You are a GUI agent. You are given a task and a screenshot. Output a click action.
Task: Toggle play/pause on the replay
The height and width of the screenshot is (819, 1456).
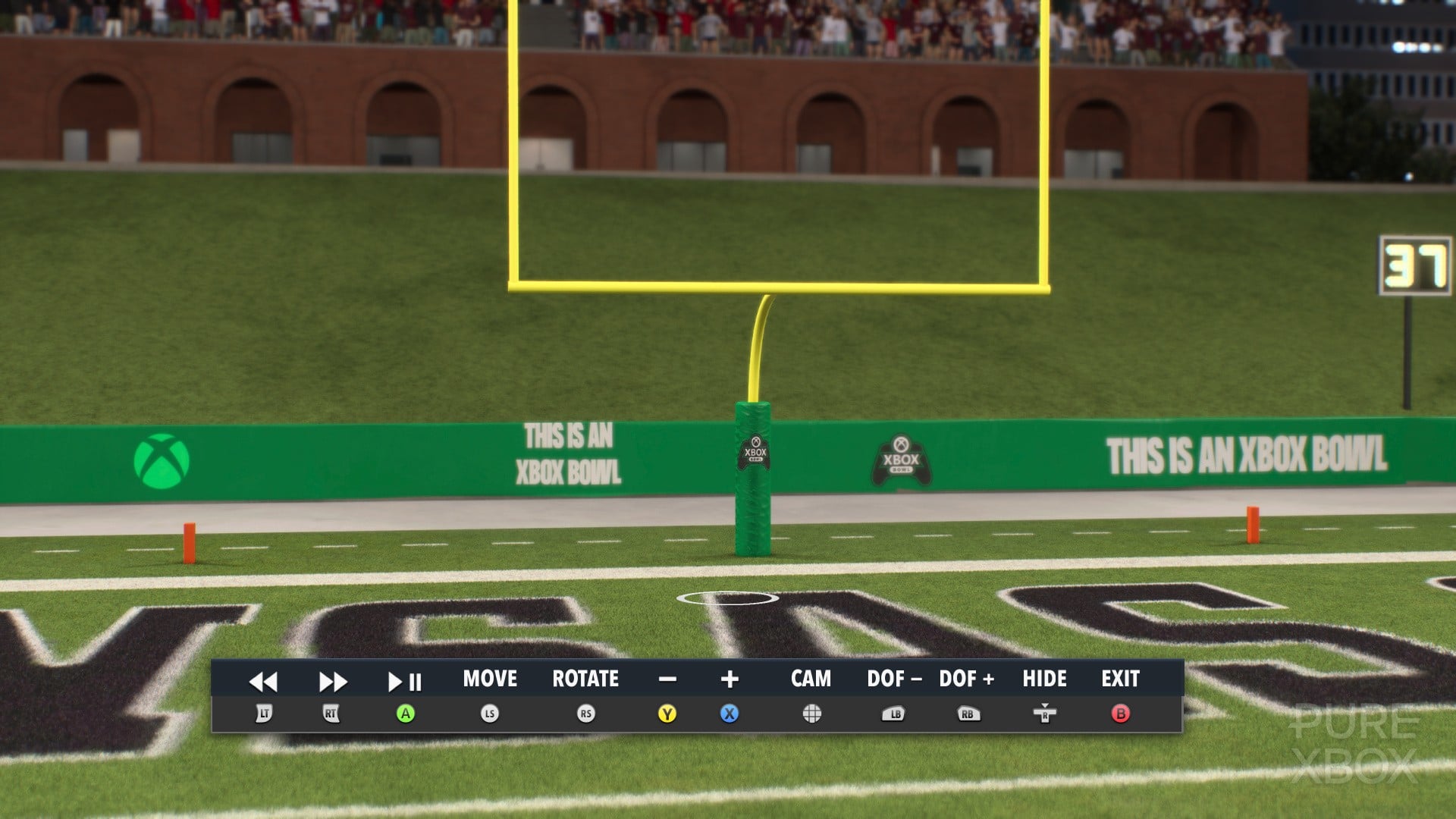tap(405, 682)
